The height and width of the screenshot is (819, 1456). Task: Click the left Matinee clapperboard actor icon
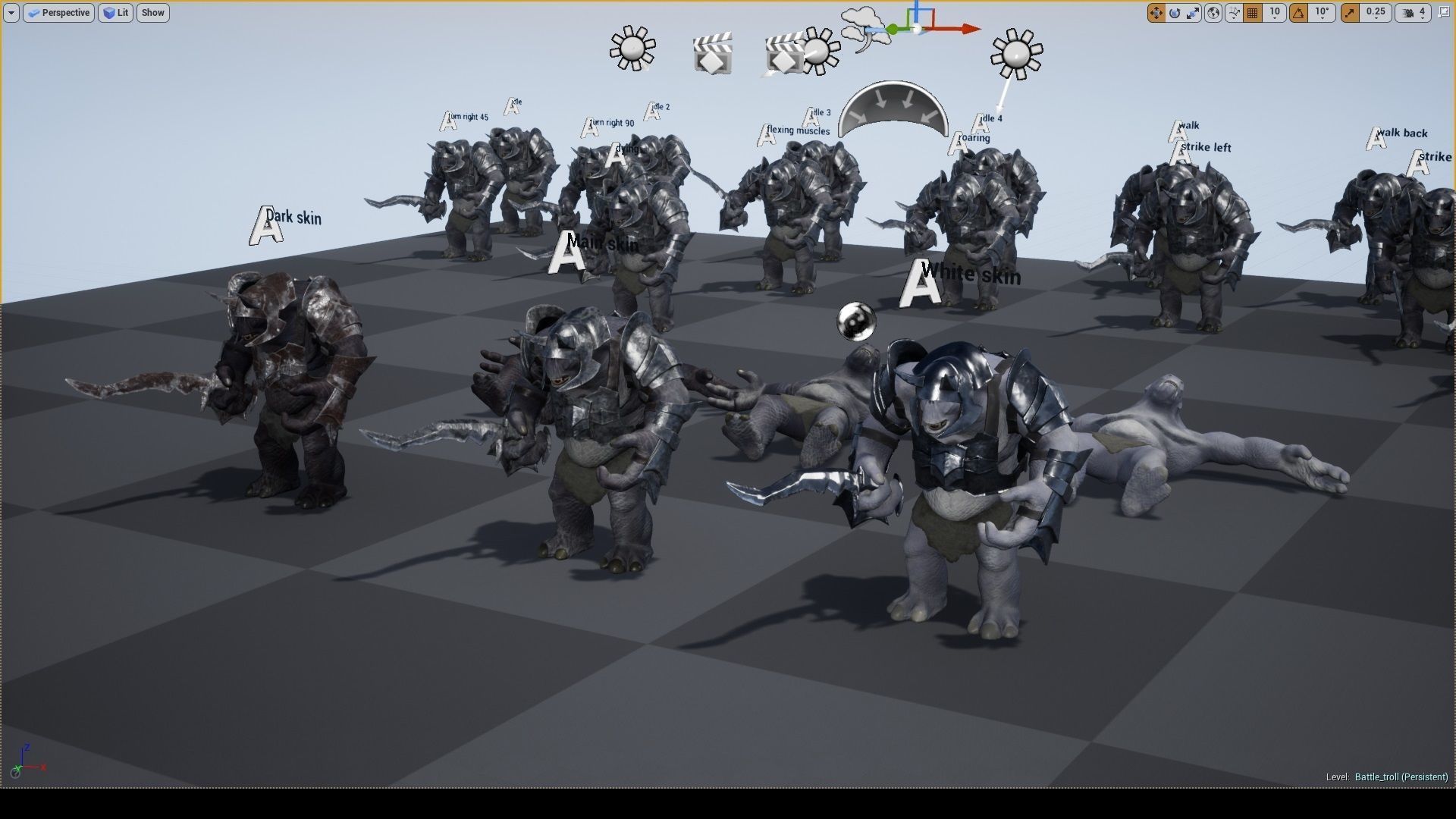pos(711,55)
